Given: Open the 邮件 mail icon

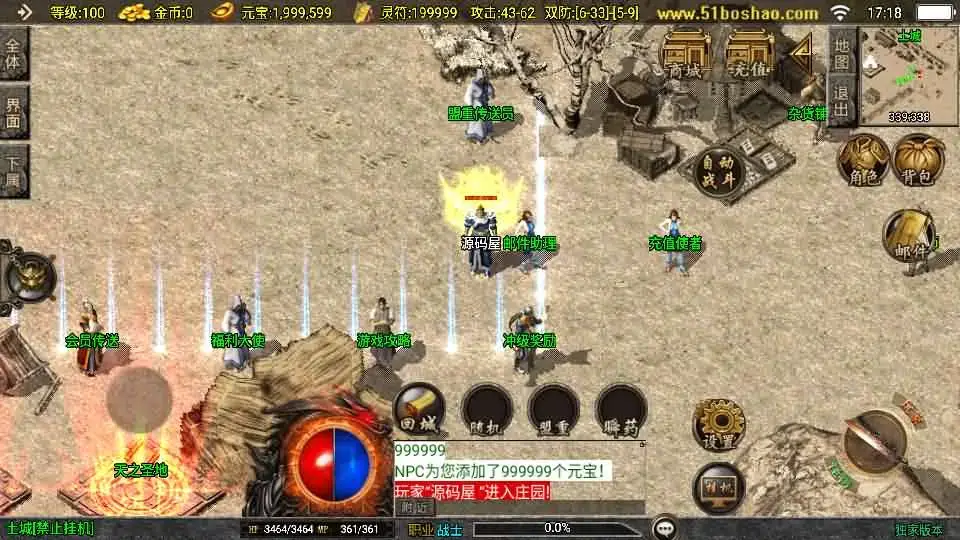Looking at the screenshot, I should point(908,237).
